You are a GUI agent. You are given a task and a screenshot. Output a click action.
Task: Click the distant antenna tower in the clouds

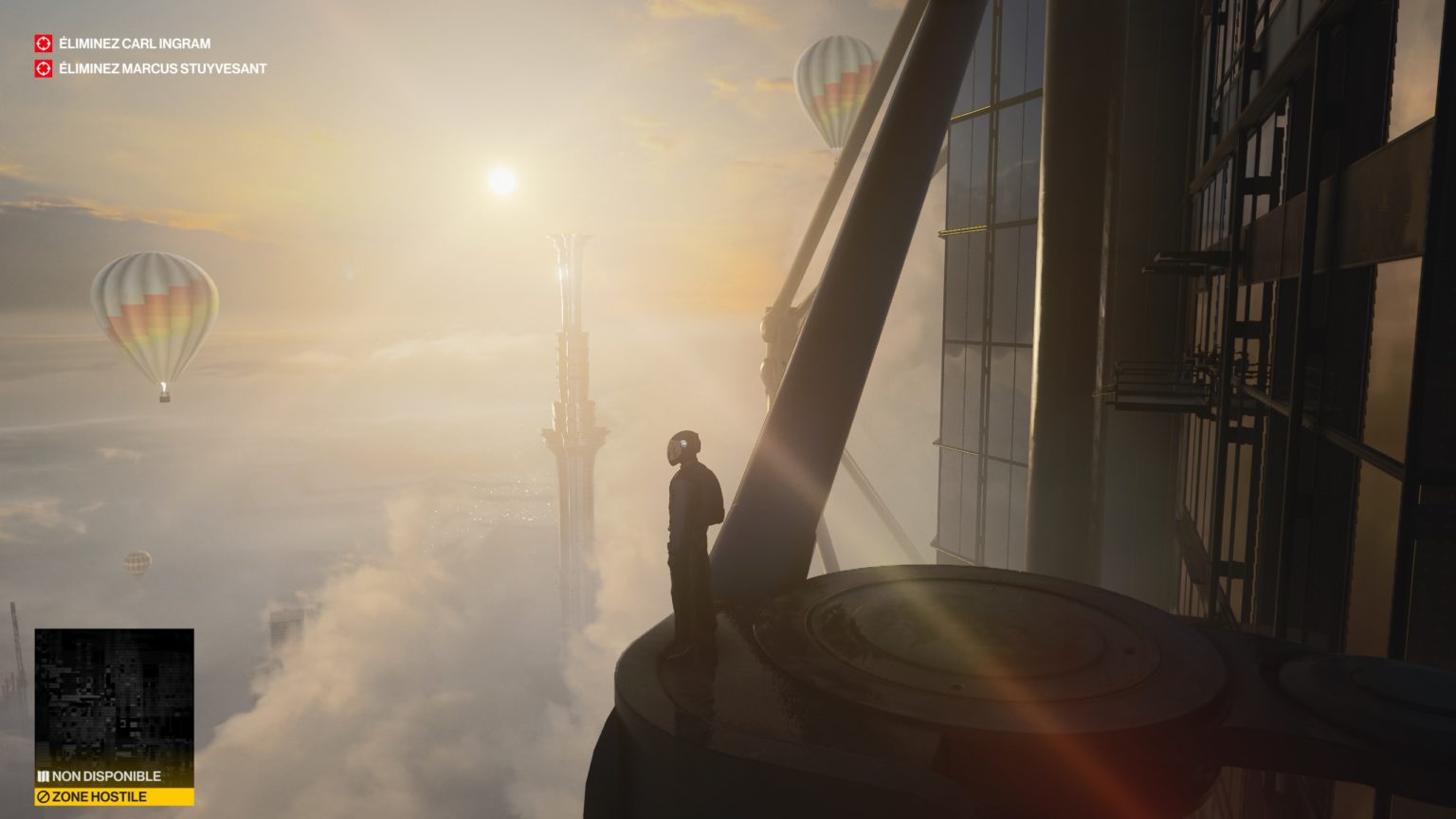click(x=567, y=379)
